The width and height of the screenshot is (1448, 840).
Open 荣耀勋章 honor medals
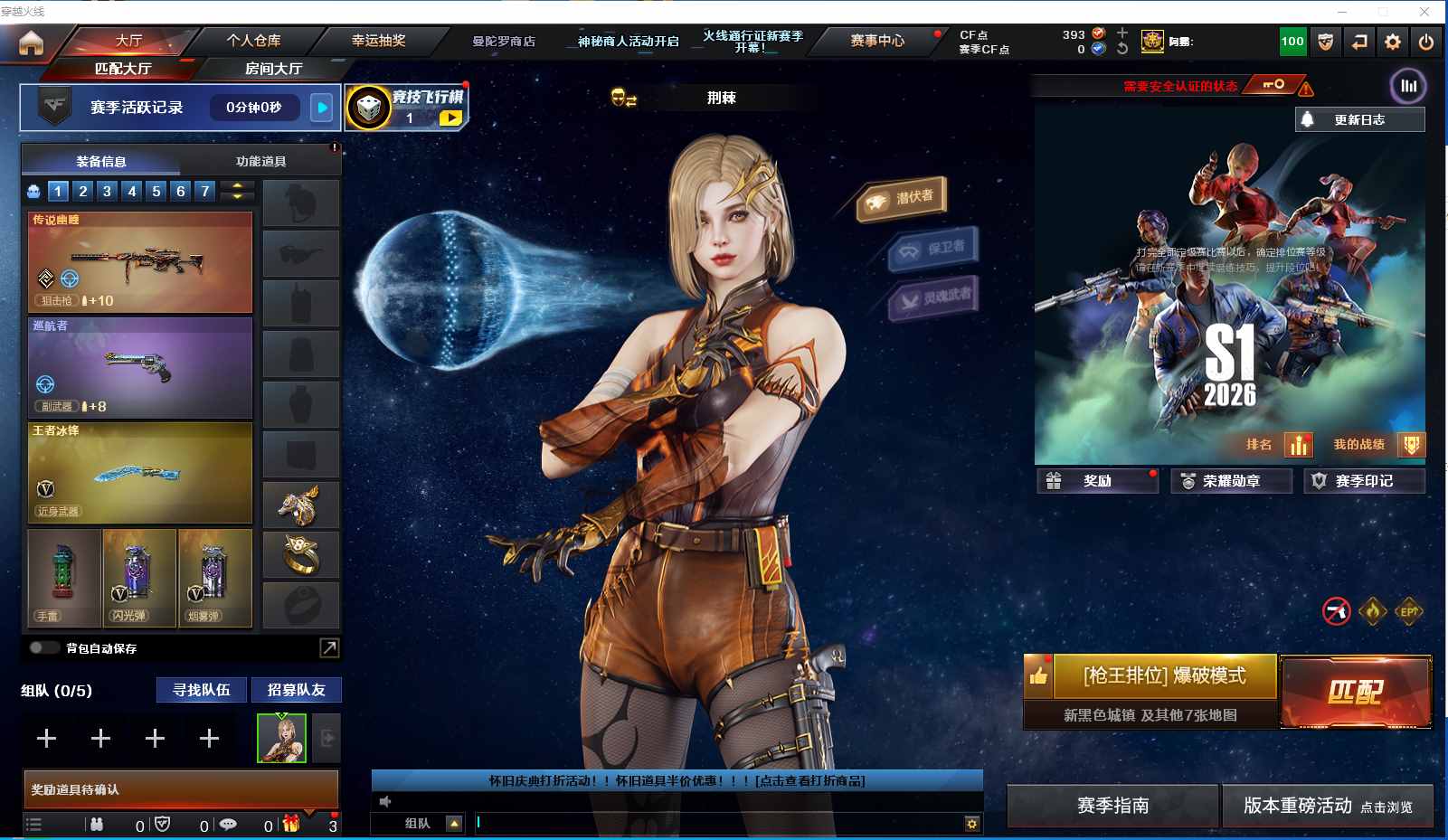(x=1231, y=481)
